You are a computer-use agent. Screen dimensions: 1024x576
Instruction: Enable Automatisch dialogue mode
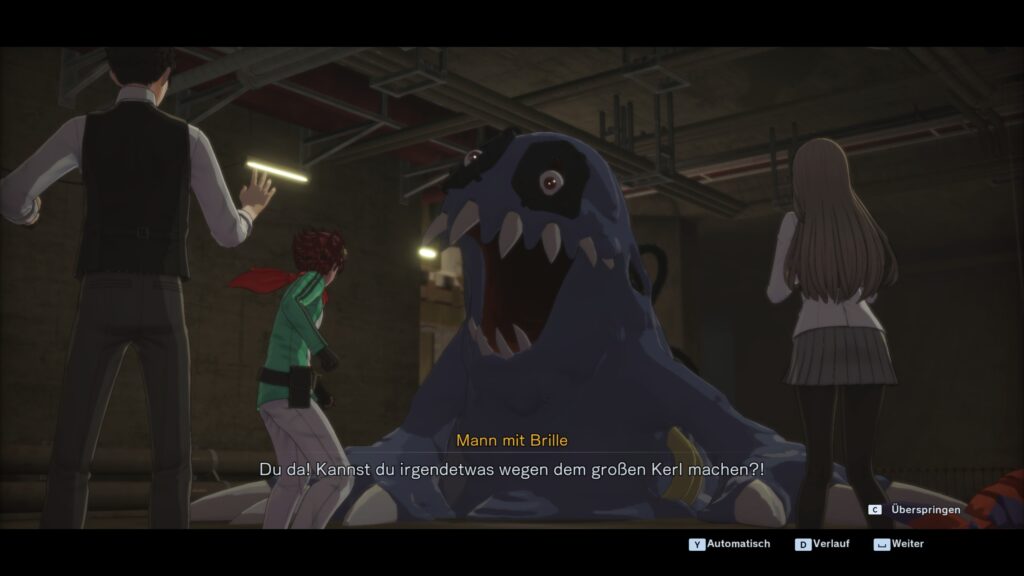(737, 544)
